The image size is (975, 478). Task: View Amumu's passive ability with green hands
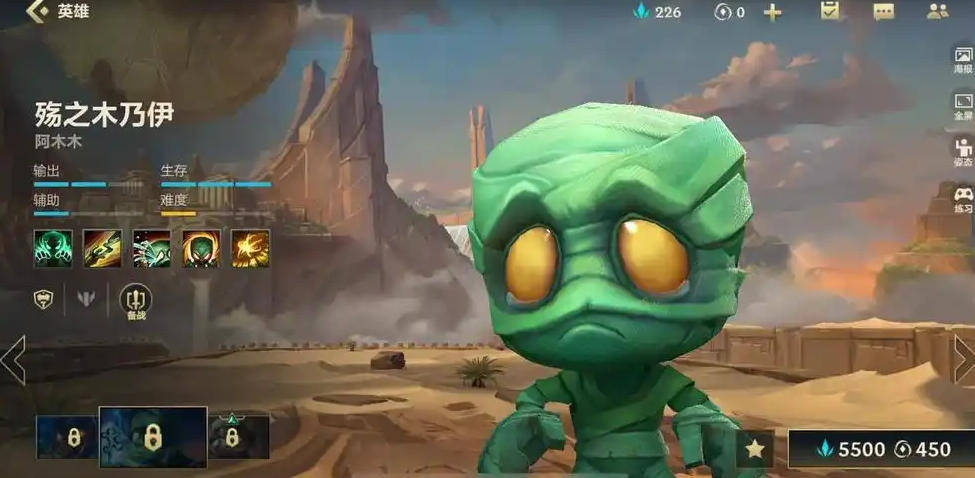pos(52,249)
